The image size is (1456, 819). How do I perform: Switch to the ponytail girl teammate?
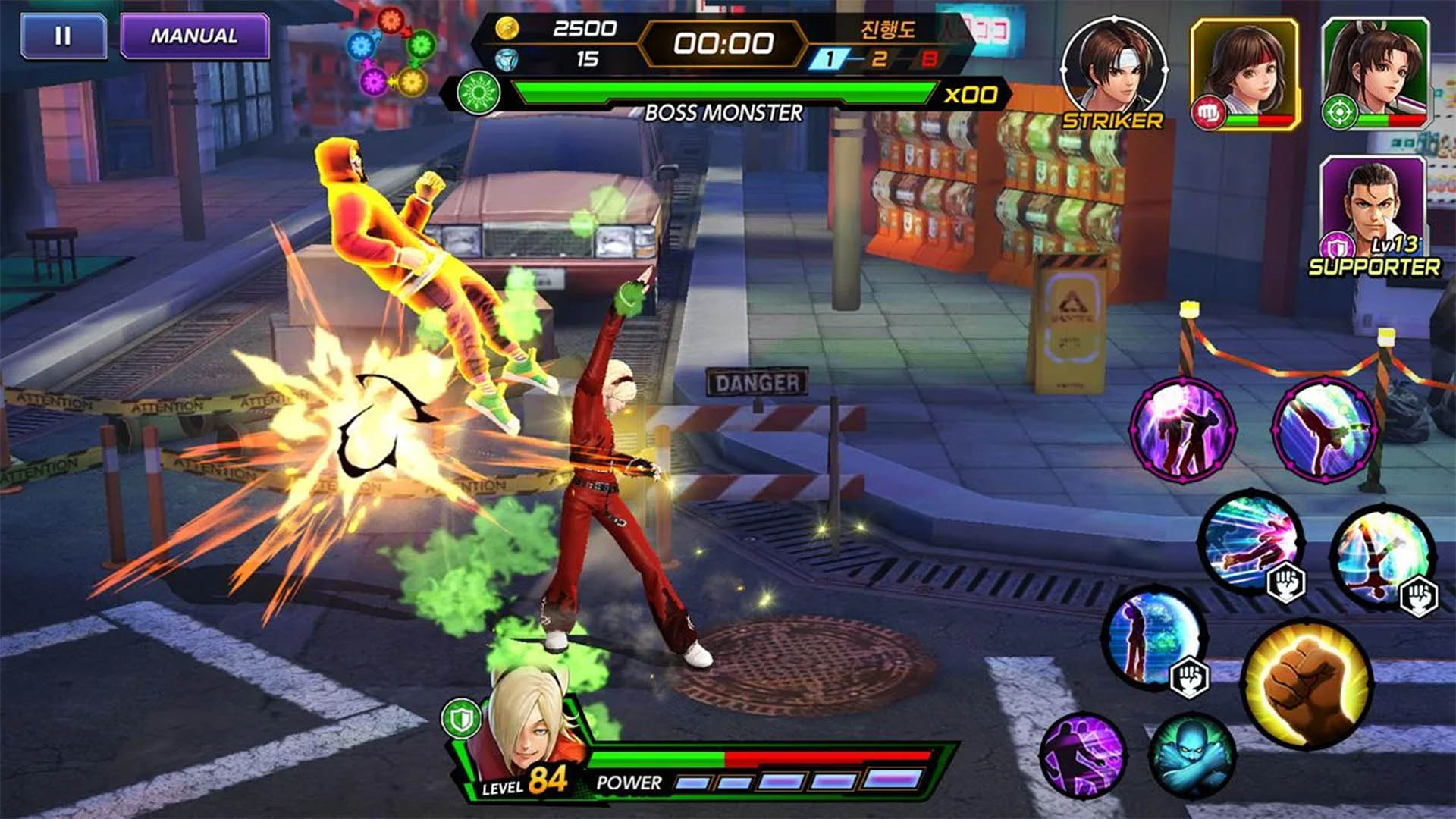pos(1375,74)
